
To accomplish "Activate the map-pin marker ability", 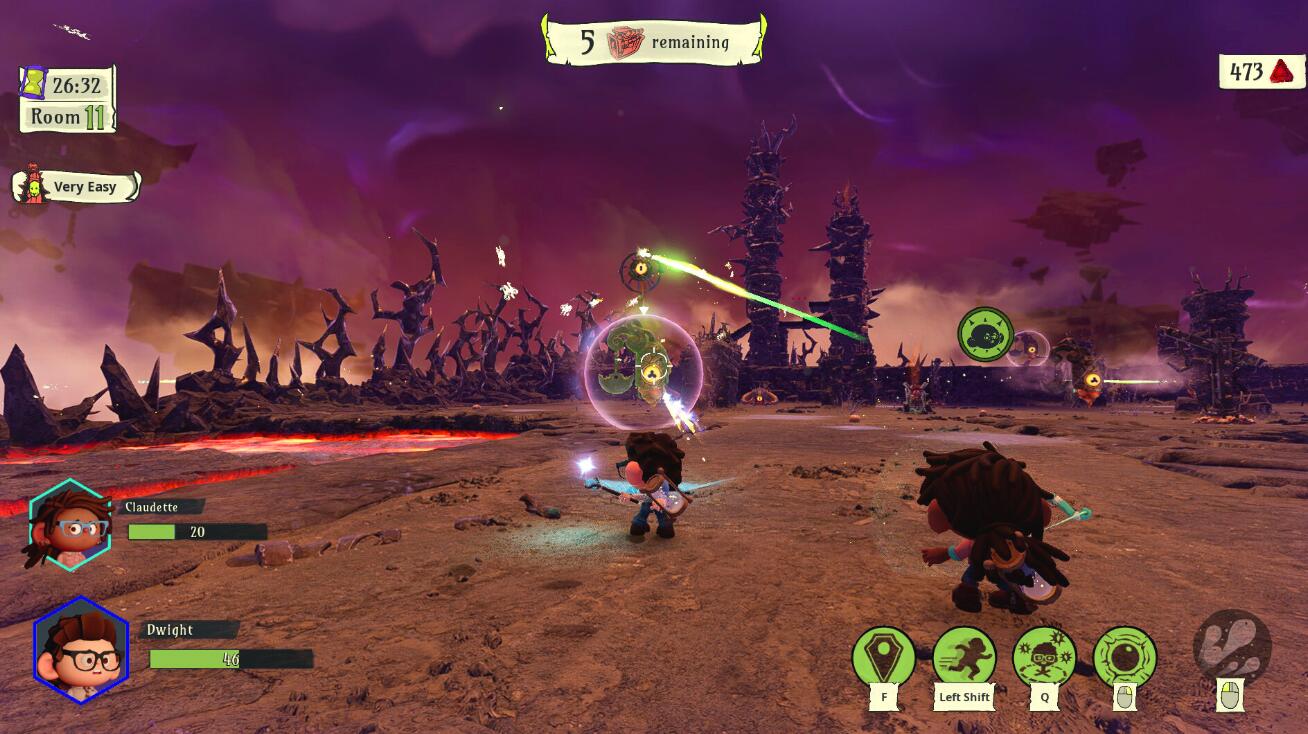I will [x=884, y=657].
